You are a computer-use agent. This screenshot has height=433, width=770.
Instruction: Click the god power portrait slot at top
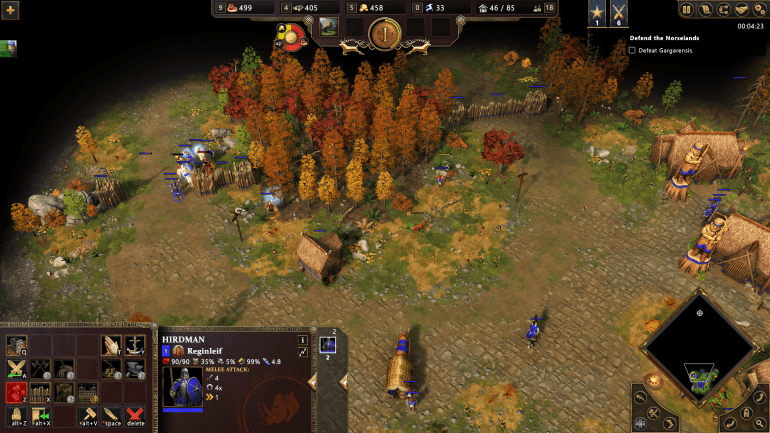pyautogui.click(x=328, y=25)
